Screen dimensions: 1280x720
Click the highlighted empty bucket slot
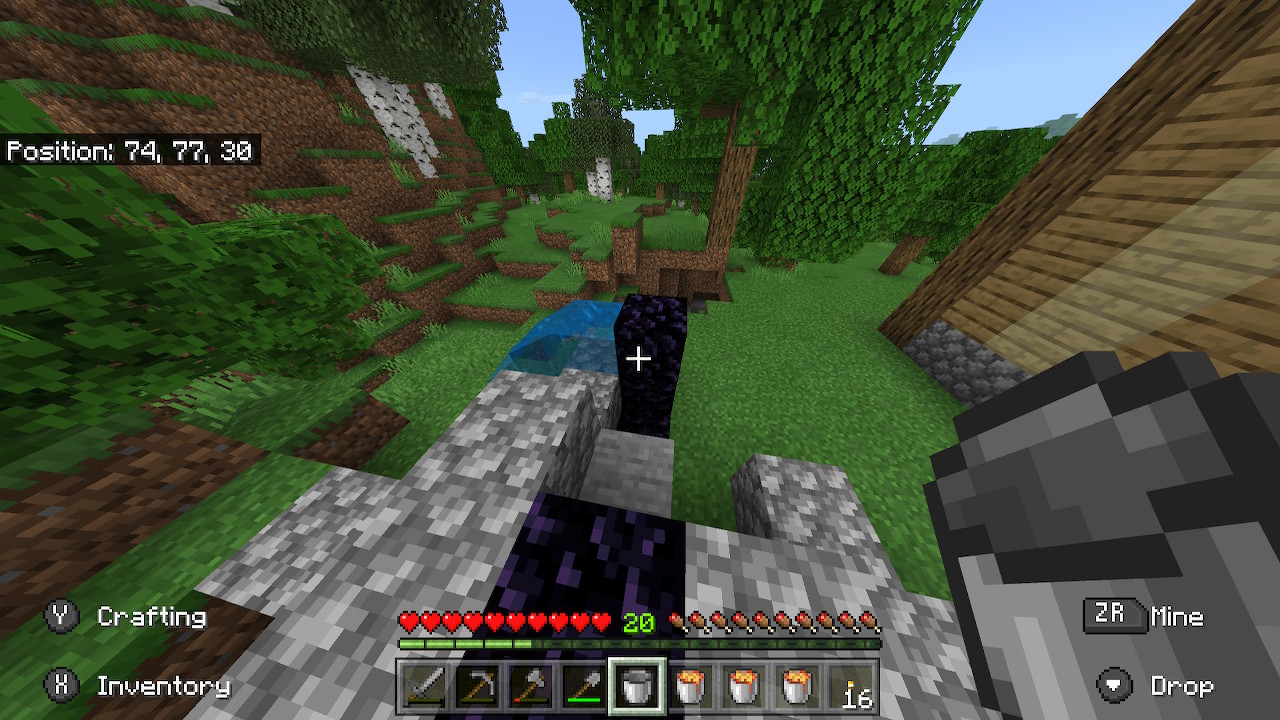638,687
